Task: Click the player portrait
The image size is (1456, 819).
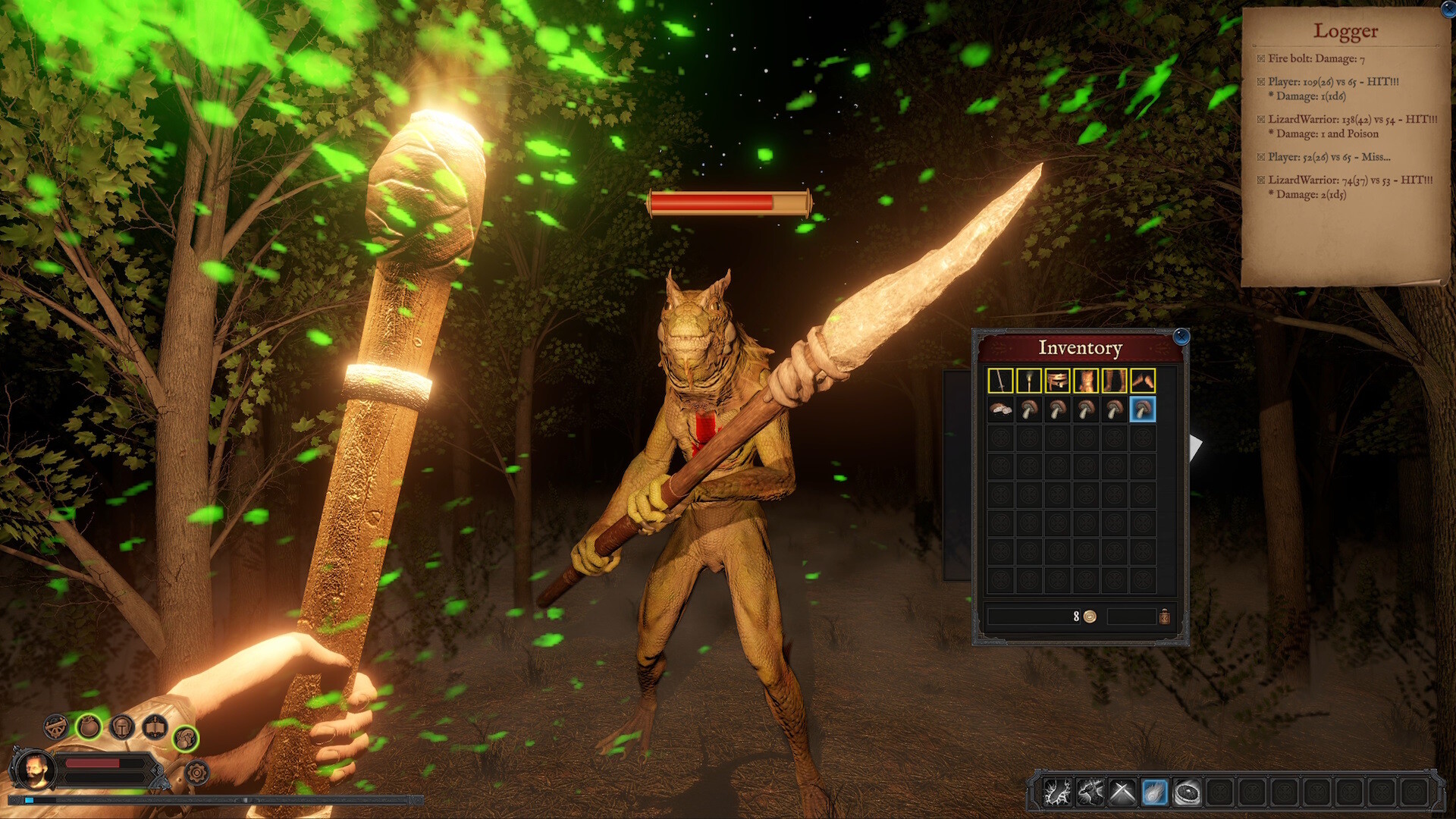Action: pos(35,770)
